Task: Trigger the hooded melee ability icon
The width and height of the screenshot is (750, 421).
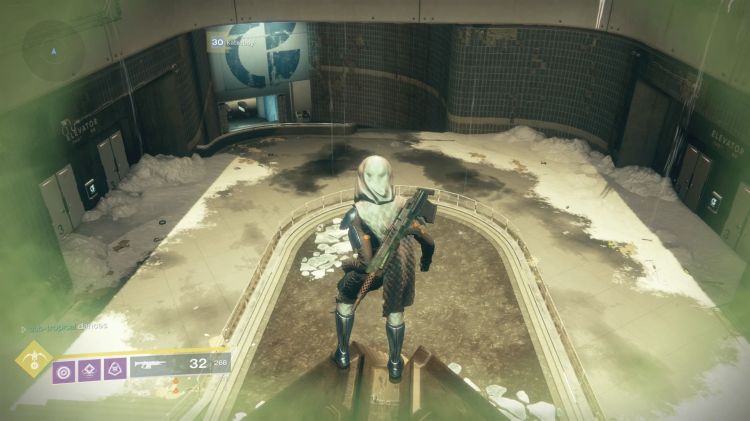Action: pos(115,369)
